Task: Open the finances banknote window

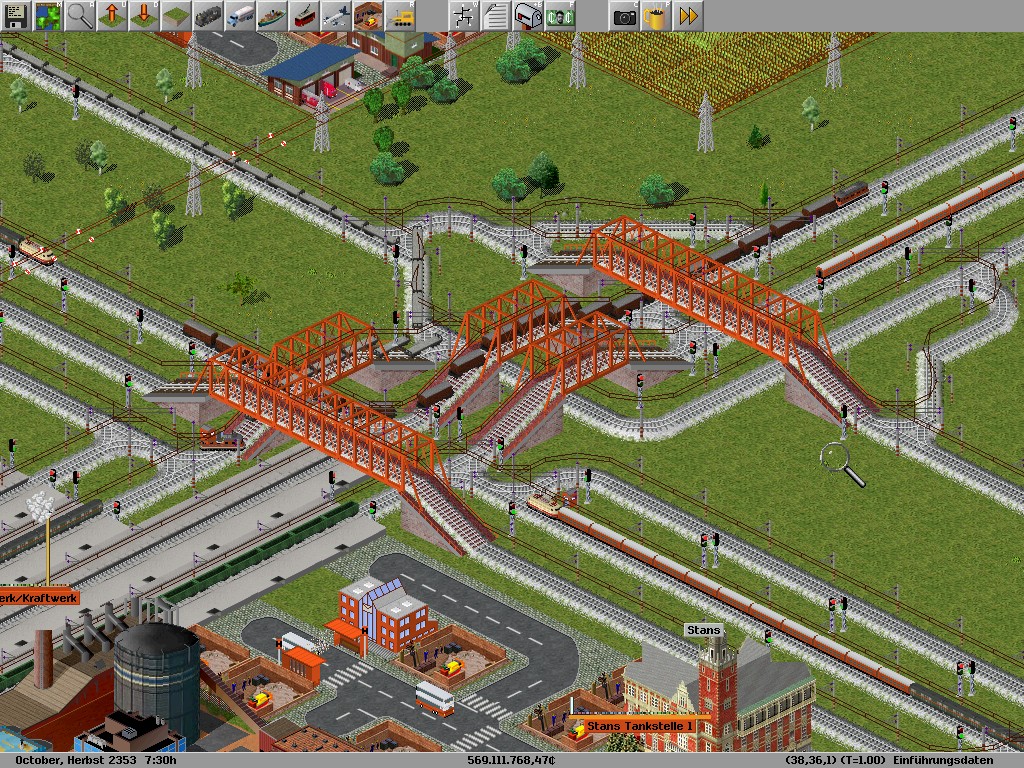Action: [560, 16]
